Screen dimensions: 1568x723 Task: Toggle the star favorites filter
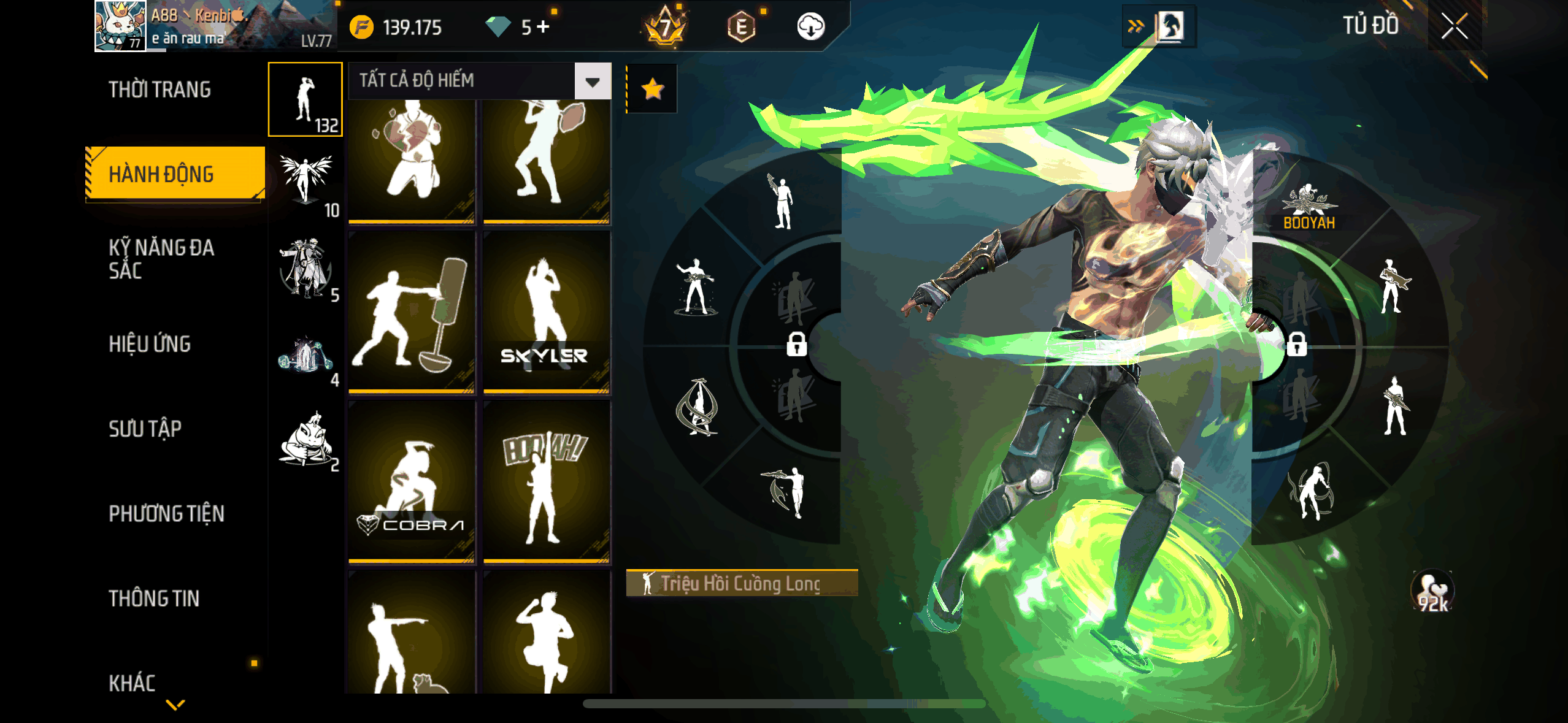(x=652, y=90)
